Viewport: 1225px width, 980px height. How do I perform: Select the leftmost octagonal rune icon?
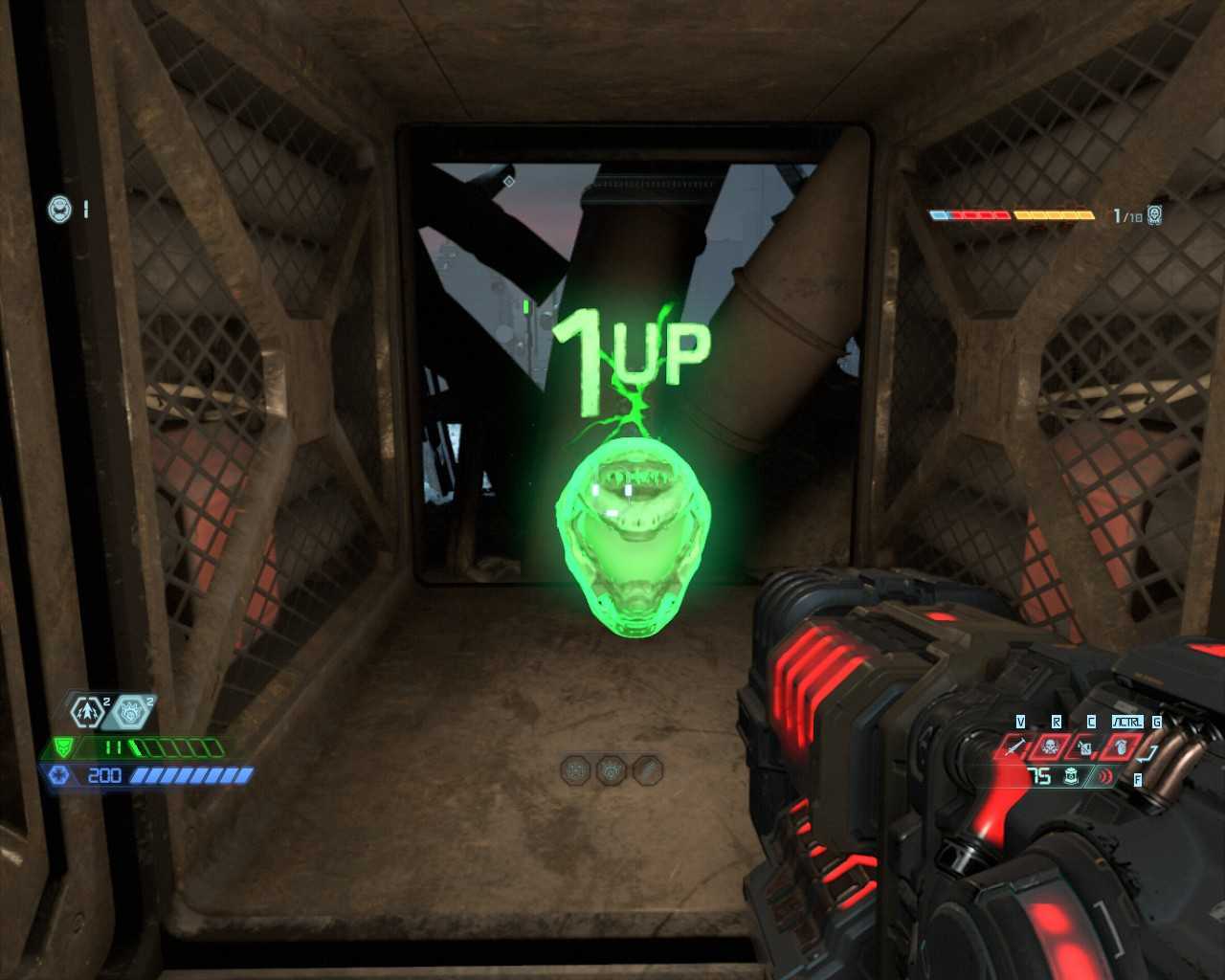coord(576,769)
